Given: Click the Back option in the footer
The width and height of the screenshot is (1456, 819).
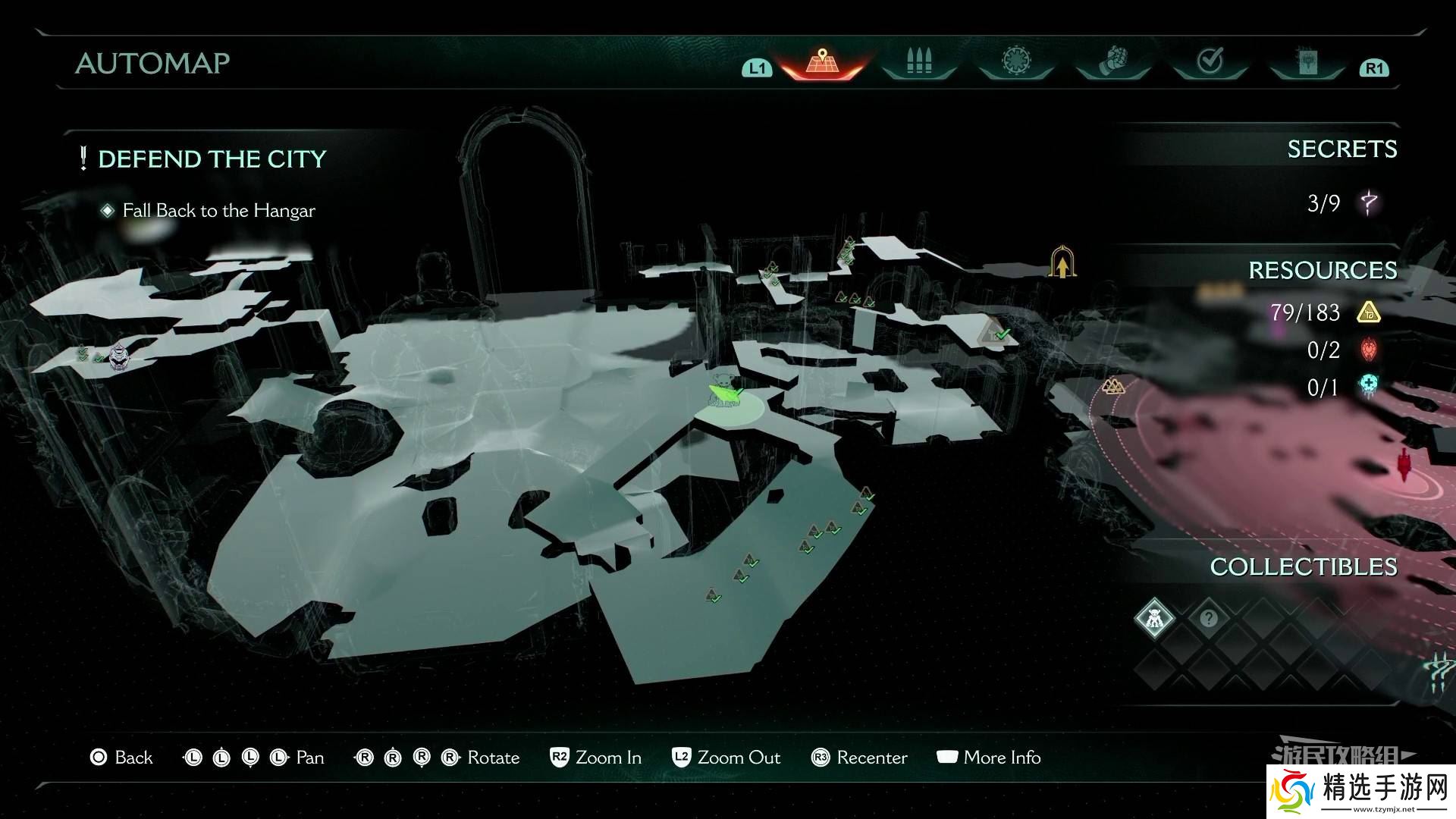Looking at the screenshot, I should pos(121,758).
